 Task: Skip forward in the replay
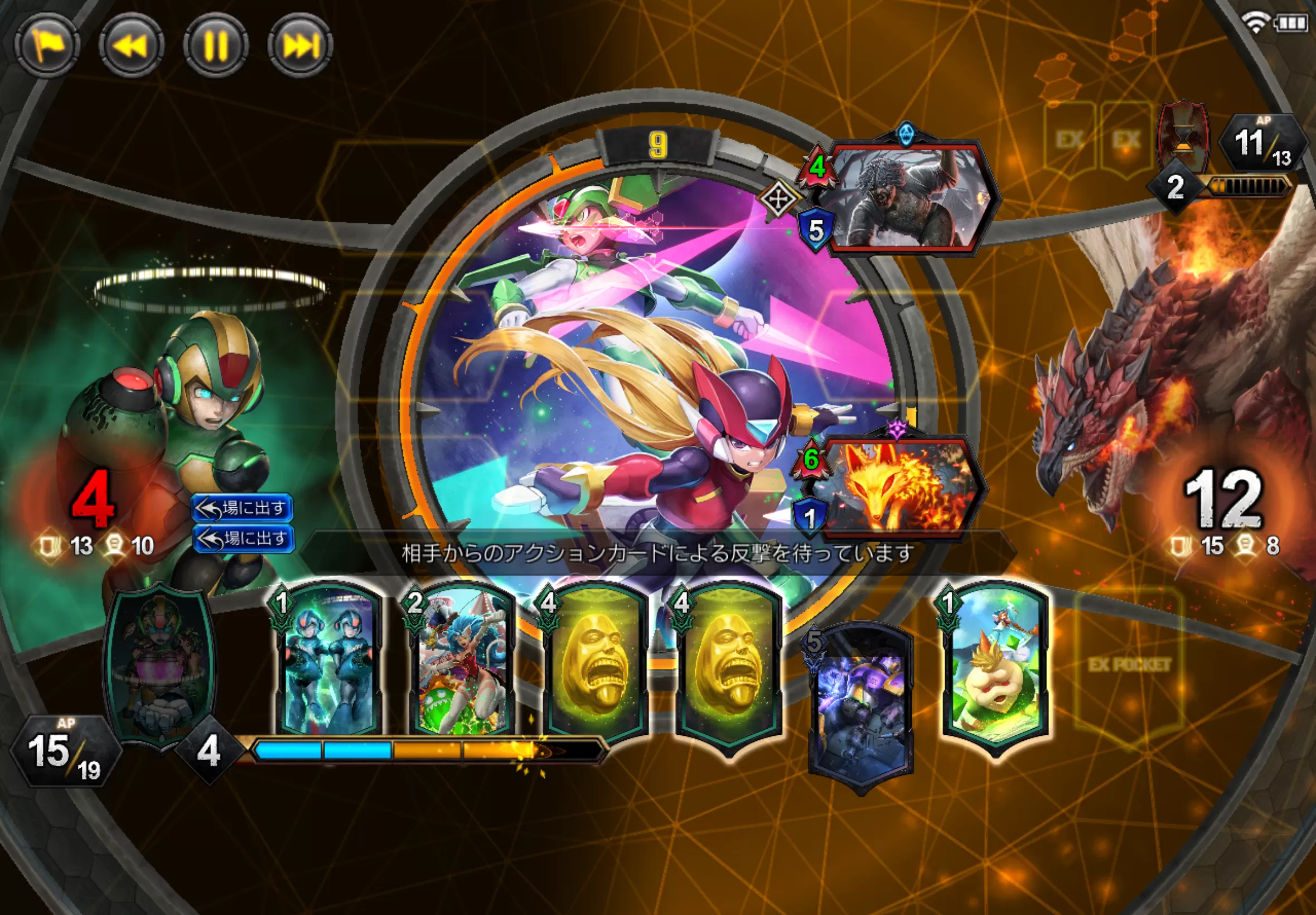300,45
